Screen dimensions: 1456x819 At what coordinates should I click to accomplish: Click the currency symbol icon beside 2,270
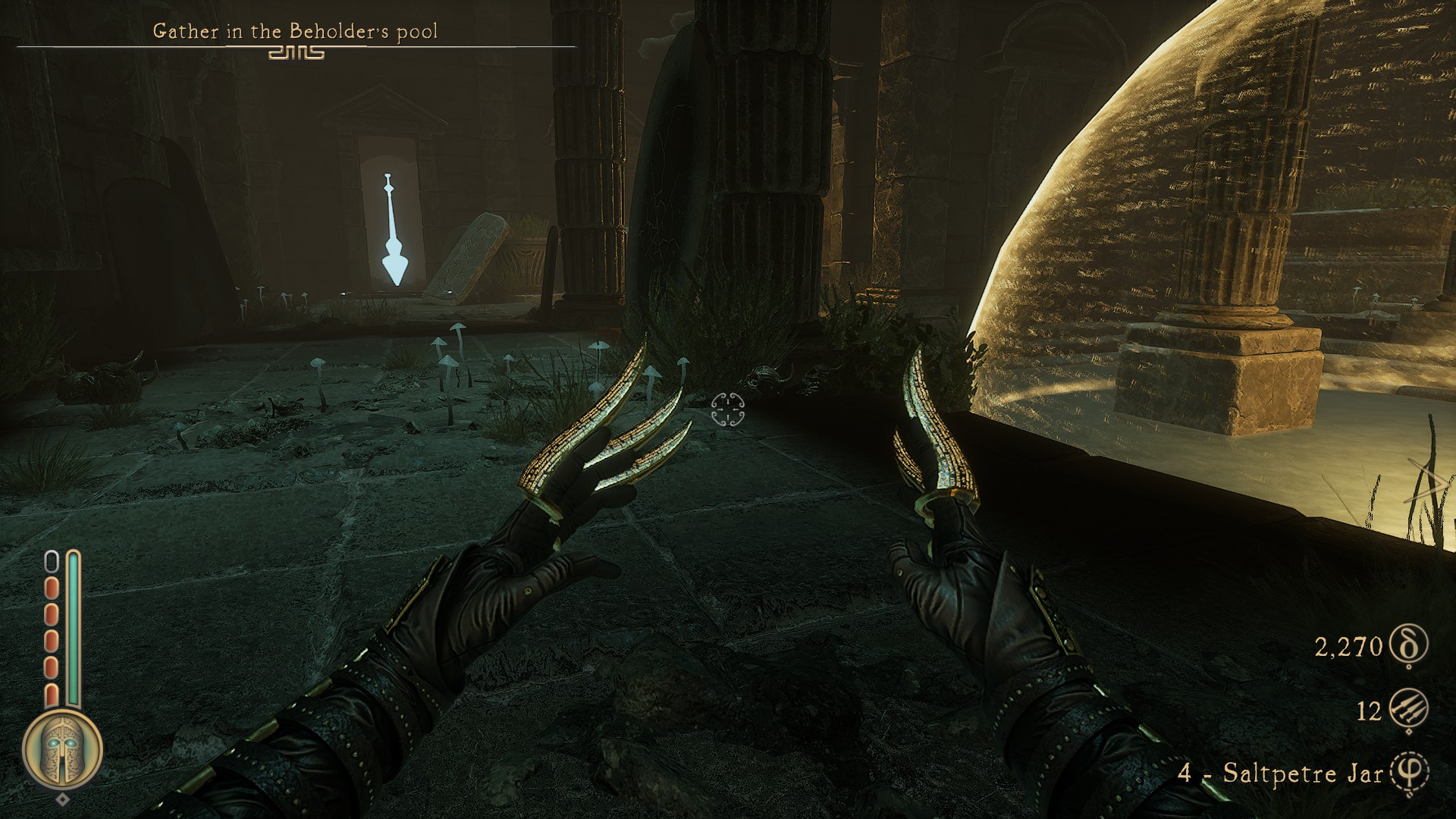pyautogui.click(x=1410, y=645)
